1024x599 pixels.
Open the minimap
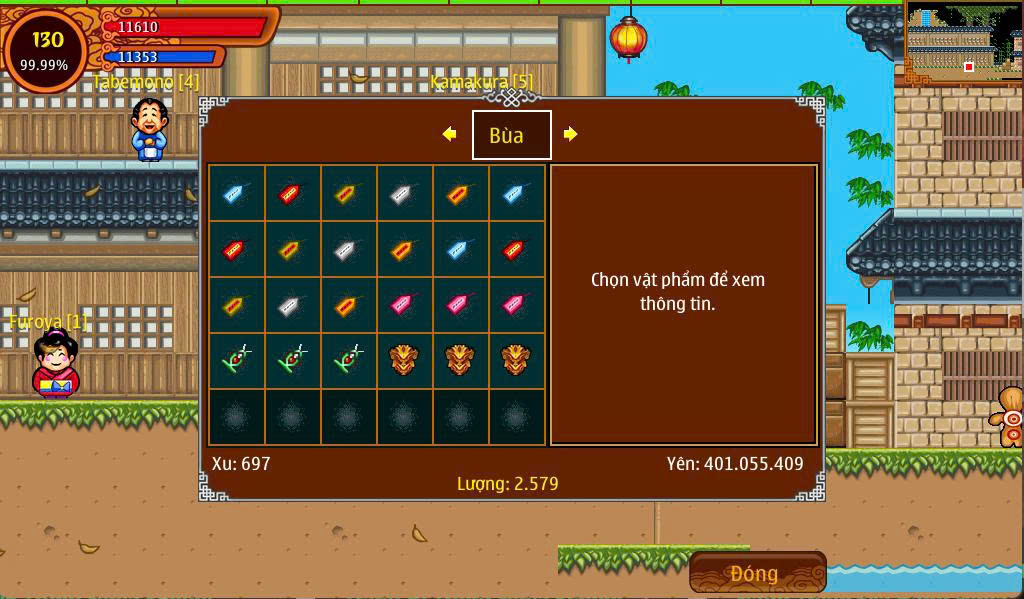[963, 42]
